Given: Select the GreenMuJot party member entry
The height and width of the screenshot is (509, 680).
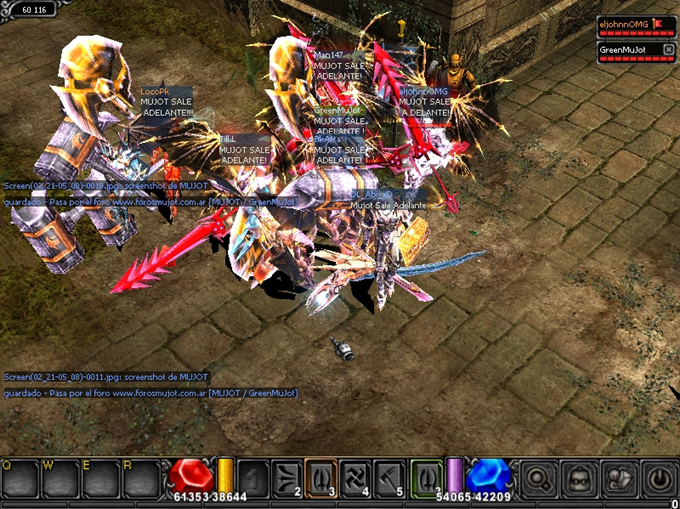Looking at the screenshot, I should (x=623, y=50).
